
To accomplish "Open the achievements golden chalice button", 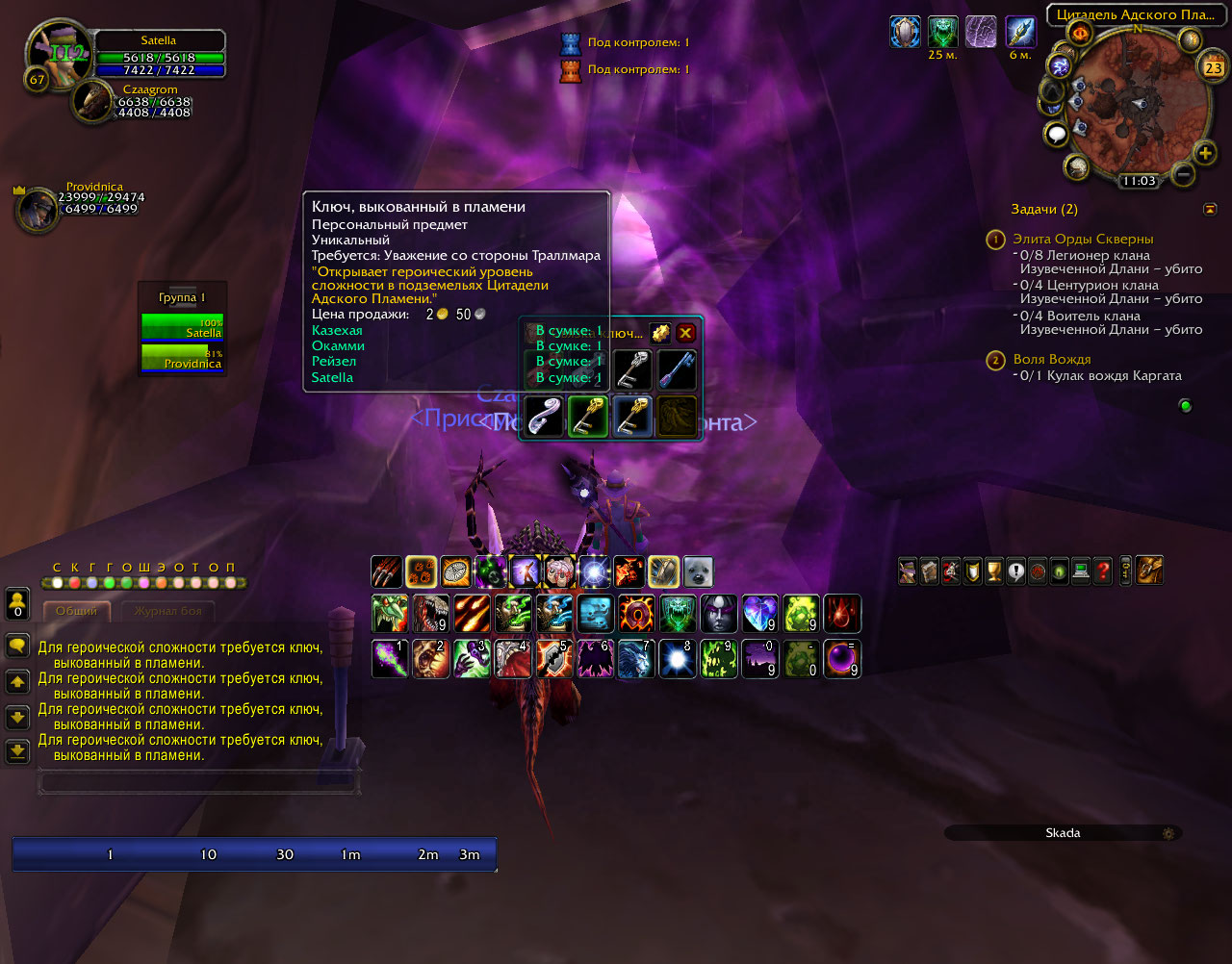I will point(995,571).
